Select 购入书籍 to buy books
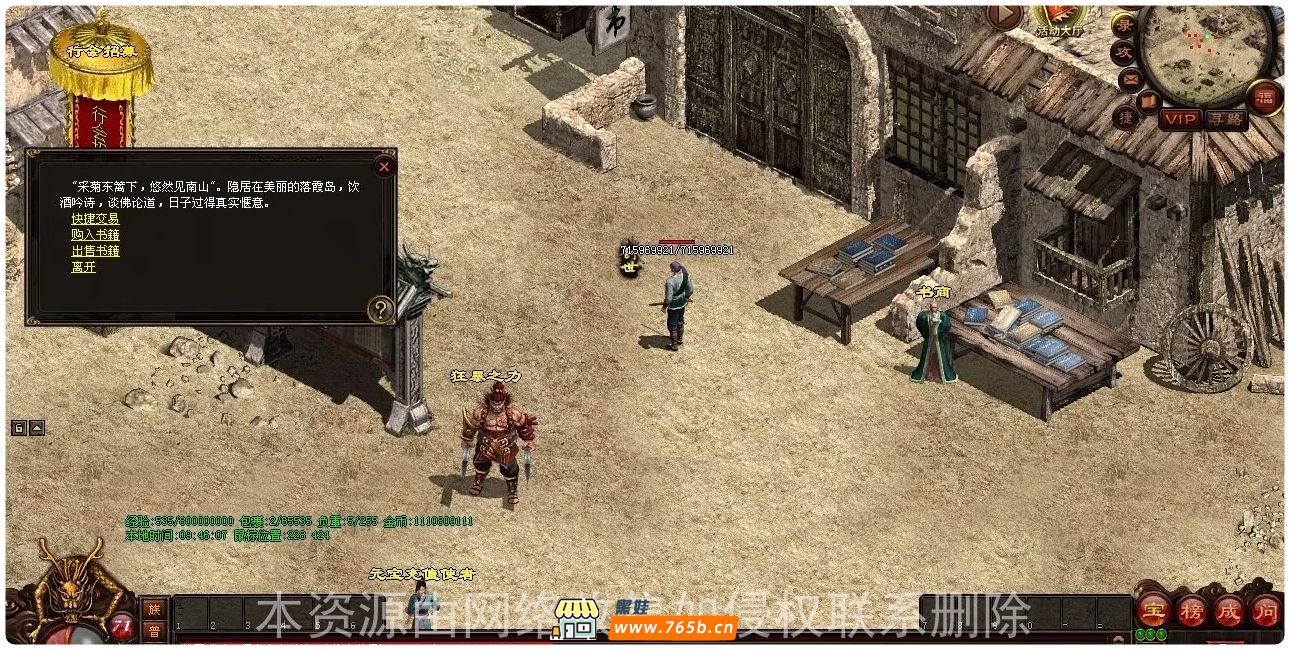 [95, 235]
